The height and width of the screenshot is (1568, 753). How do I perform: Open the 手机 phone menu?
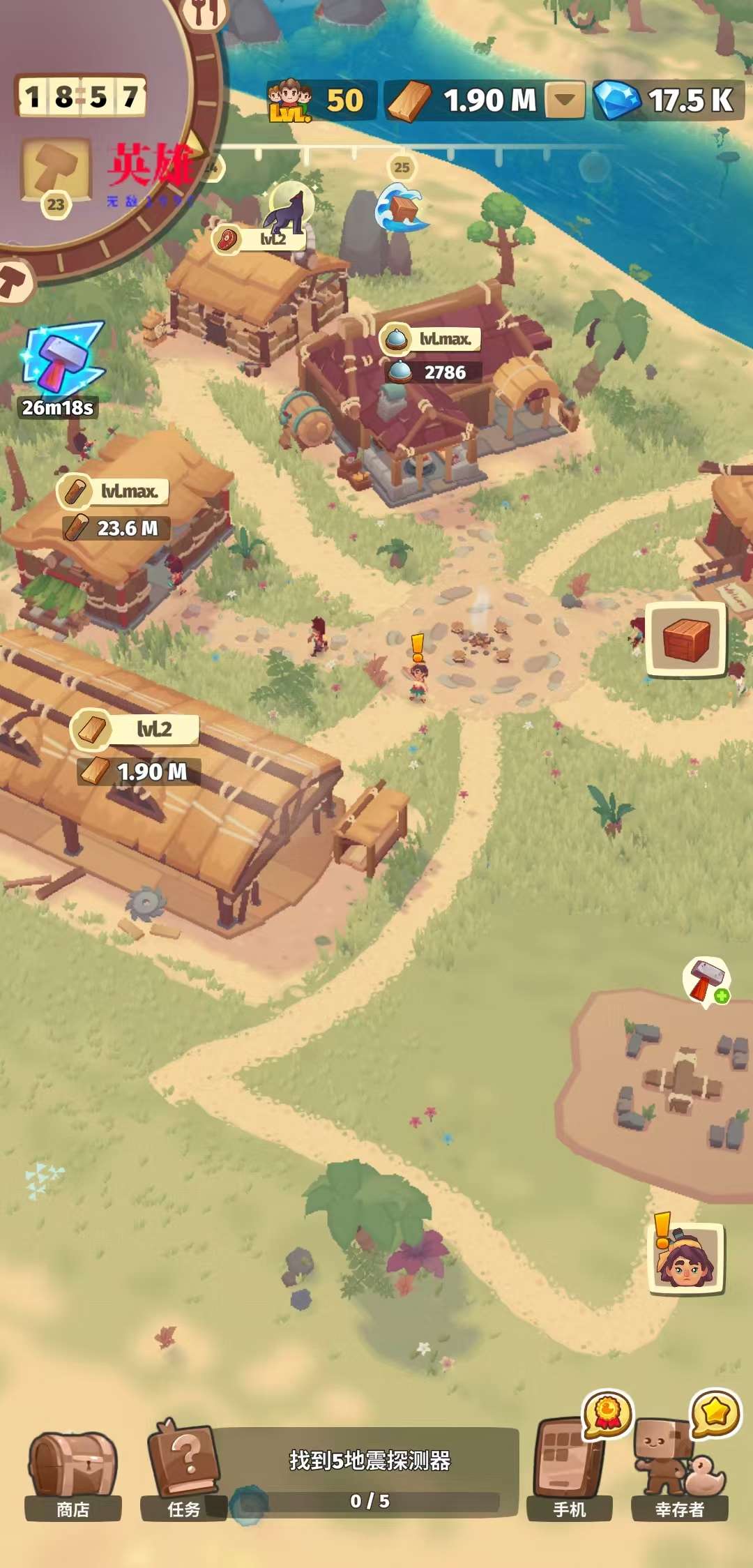pyautogui.click(x=569, y=1470)
